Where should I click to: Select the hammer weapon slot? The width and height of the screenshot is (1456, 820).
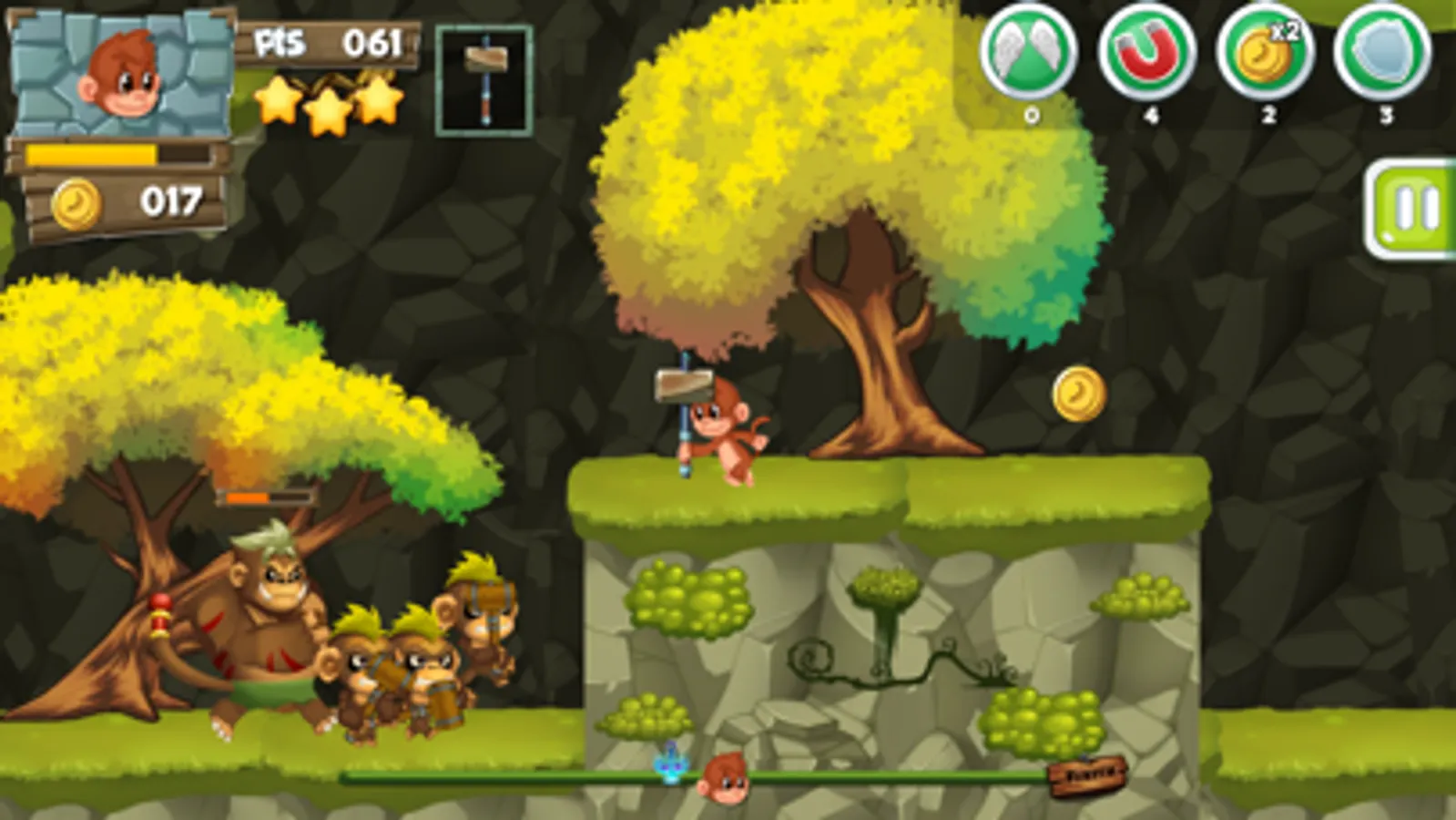click(484, 82)
